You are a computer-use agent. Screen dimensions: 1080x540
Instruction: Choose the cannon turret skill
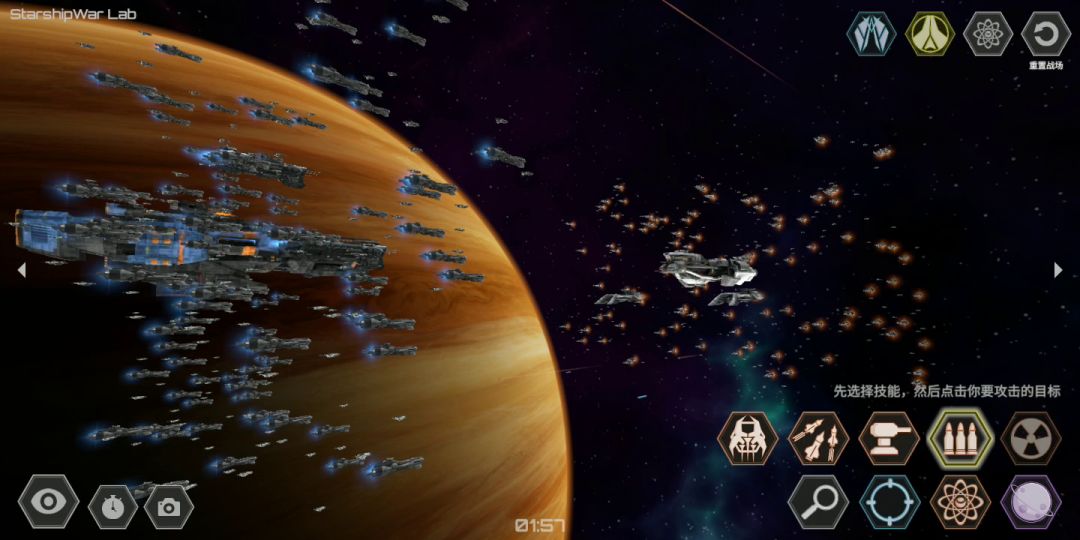[889, 438]
